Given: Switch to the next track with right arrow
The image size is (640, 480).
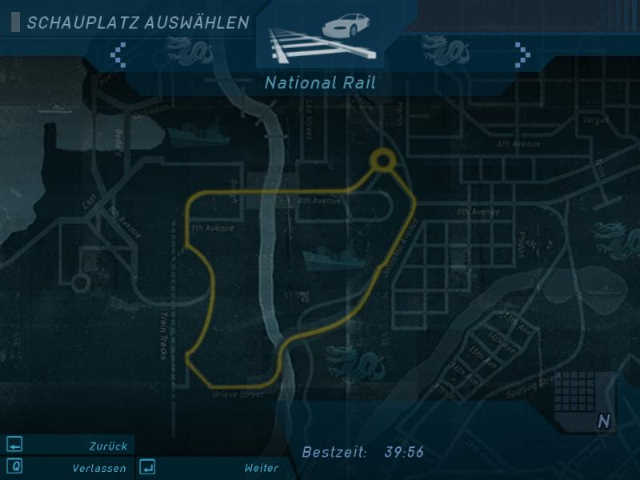Looking at the screenshot, I should coord(521,54).
